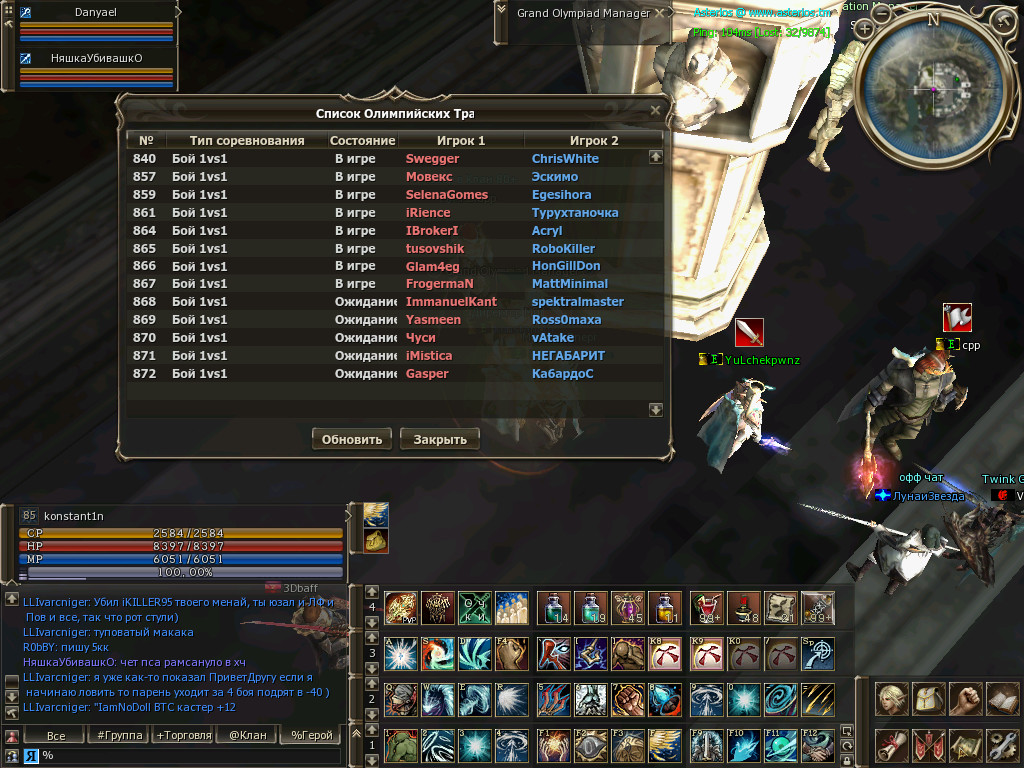Click the circular minimap radar
The image size is (1024, 768).
pyautogui.click(x=934, y=89)
